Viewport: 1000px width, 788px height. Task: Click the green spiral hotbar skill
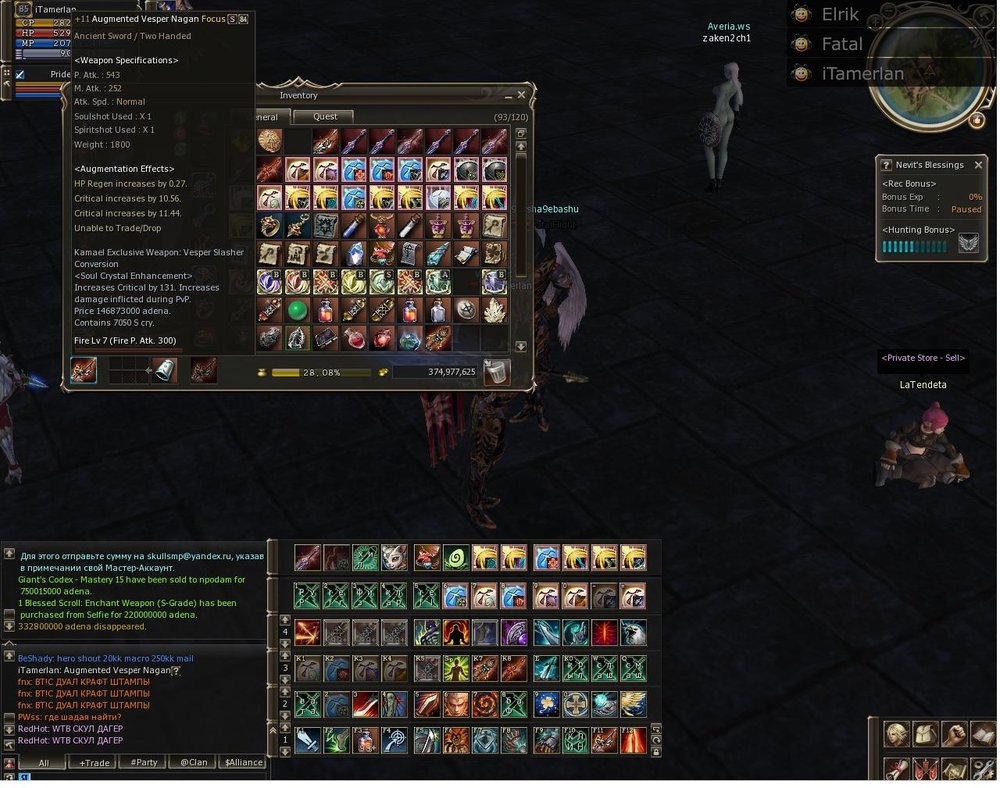click(456, 558)
